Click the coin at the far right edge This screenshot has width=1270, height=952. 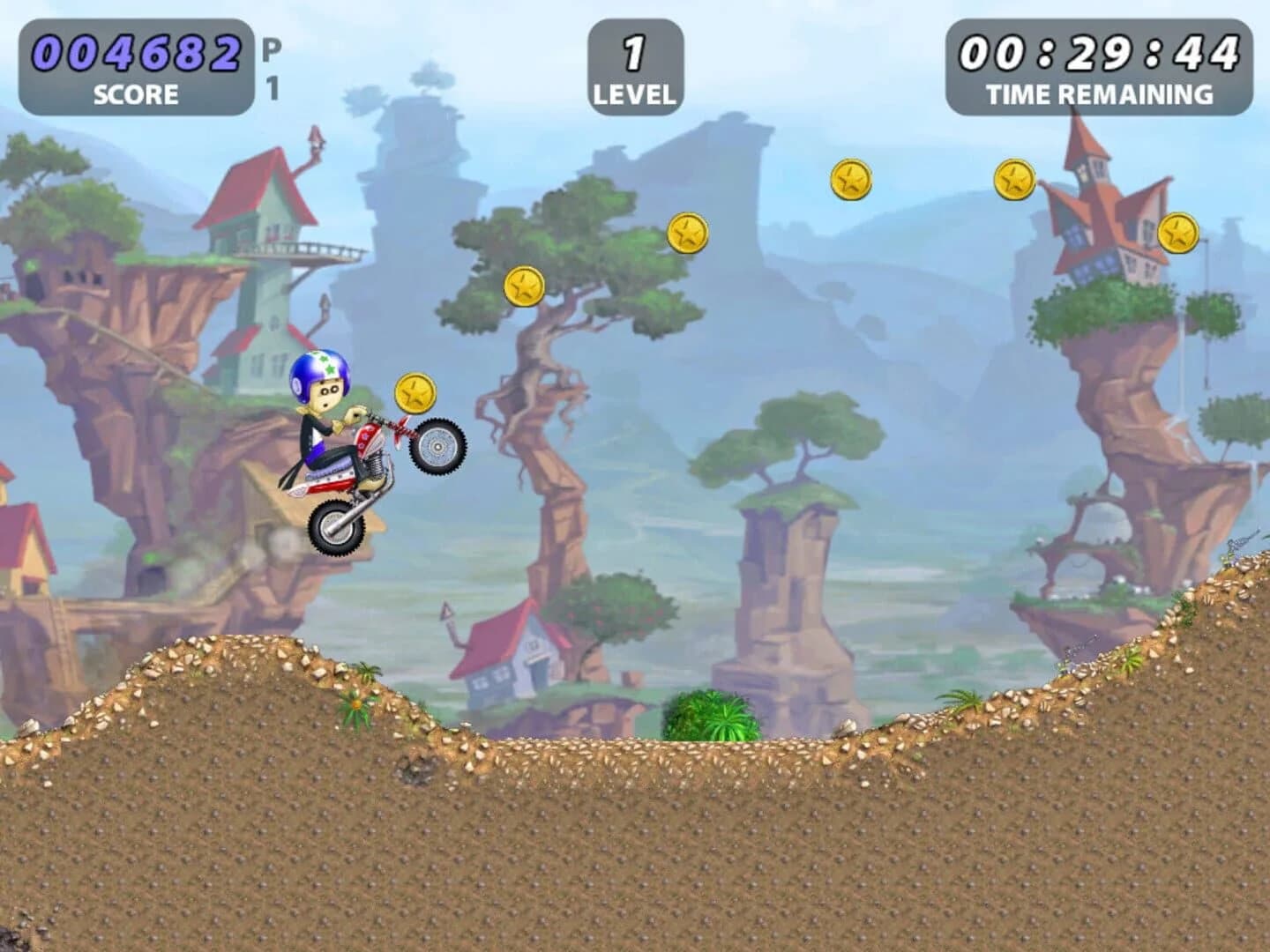click(1177, 234)
